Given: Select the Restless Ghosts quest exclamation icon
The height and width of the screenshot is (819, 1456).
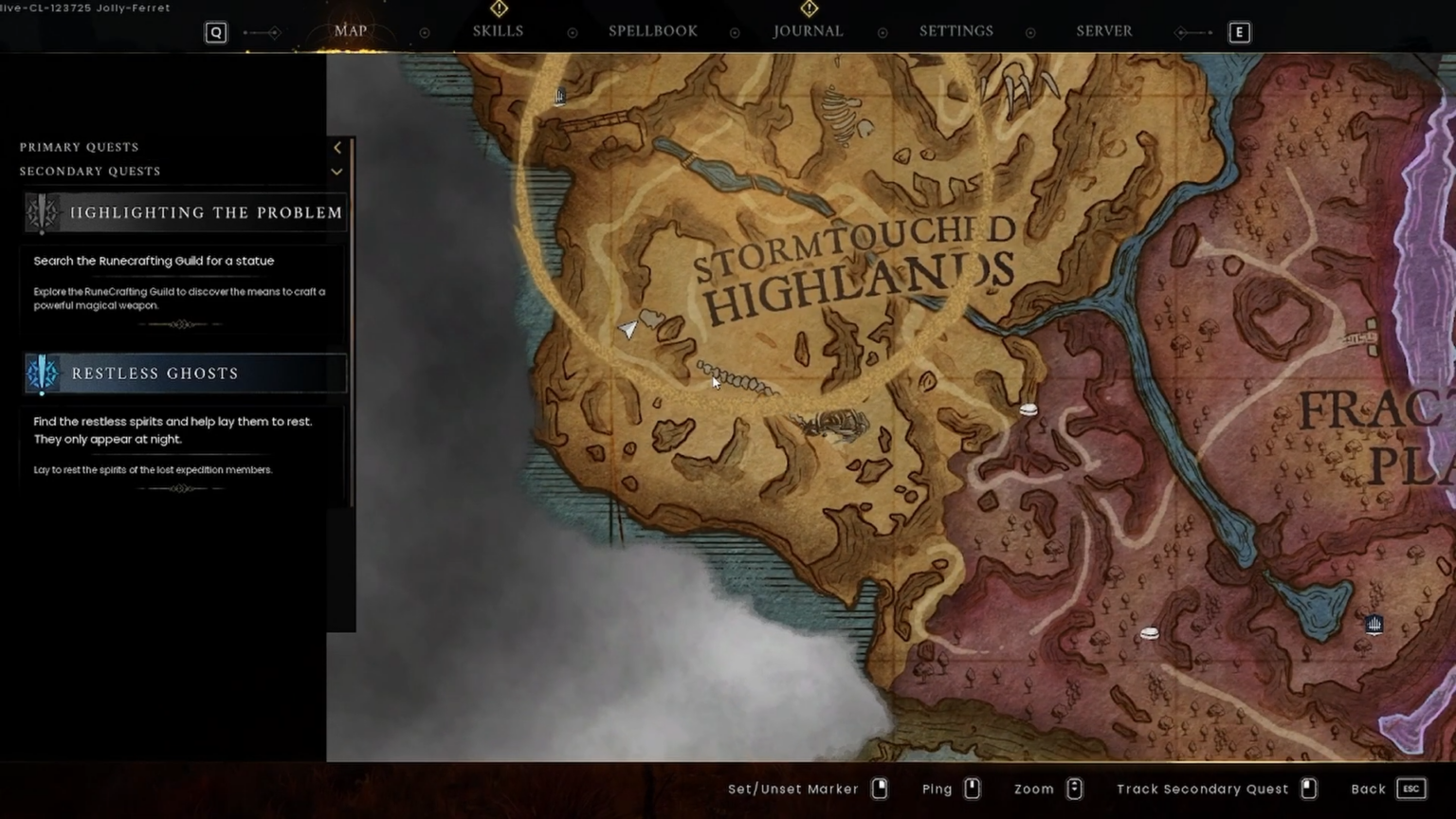Looking at the screenshot, I should point(42,373).
